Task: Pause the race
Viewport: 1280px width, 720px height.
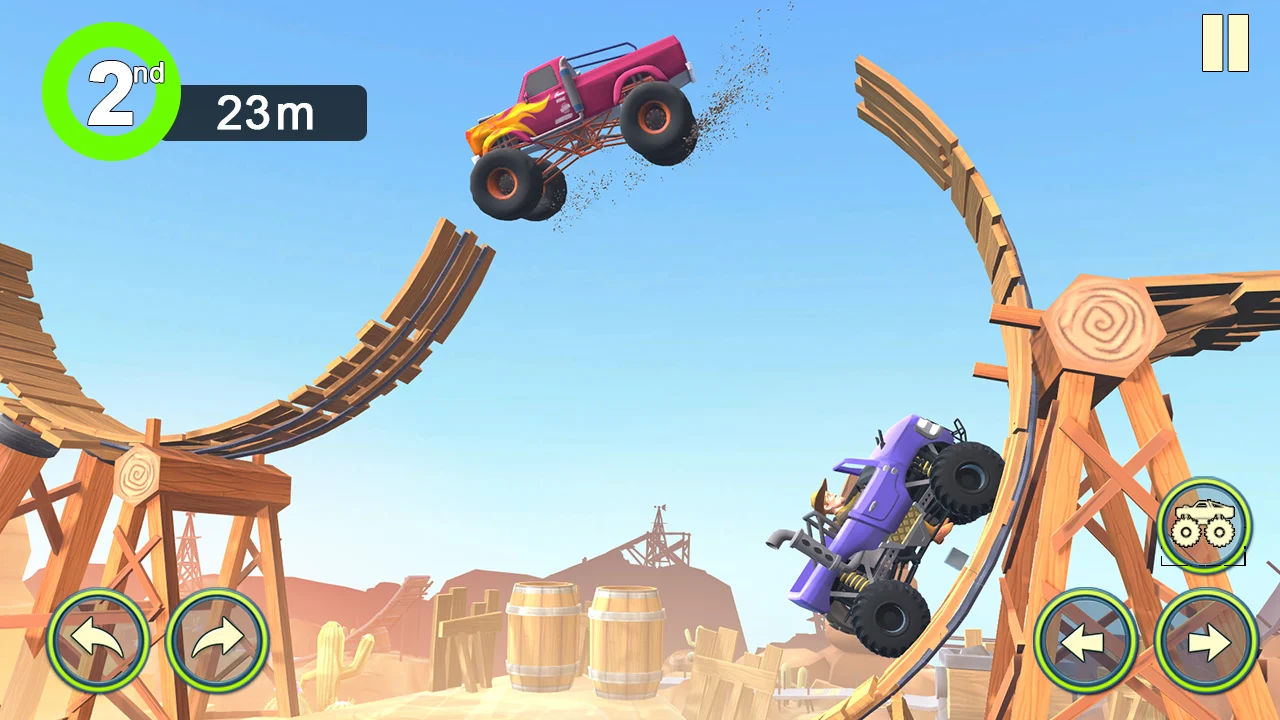Action: pyautogui.click(x=1225, y=43)
